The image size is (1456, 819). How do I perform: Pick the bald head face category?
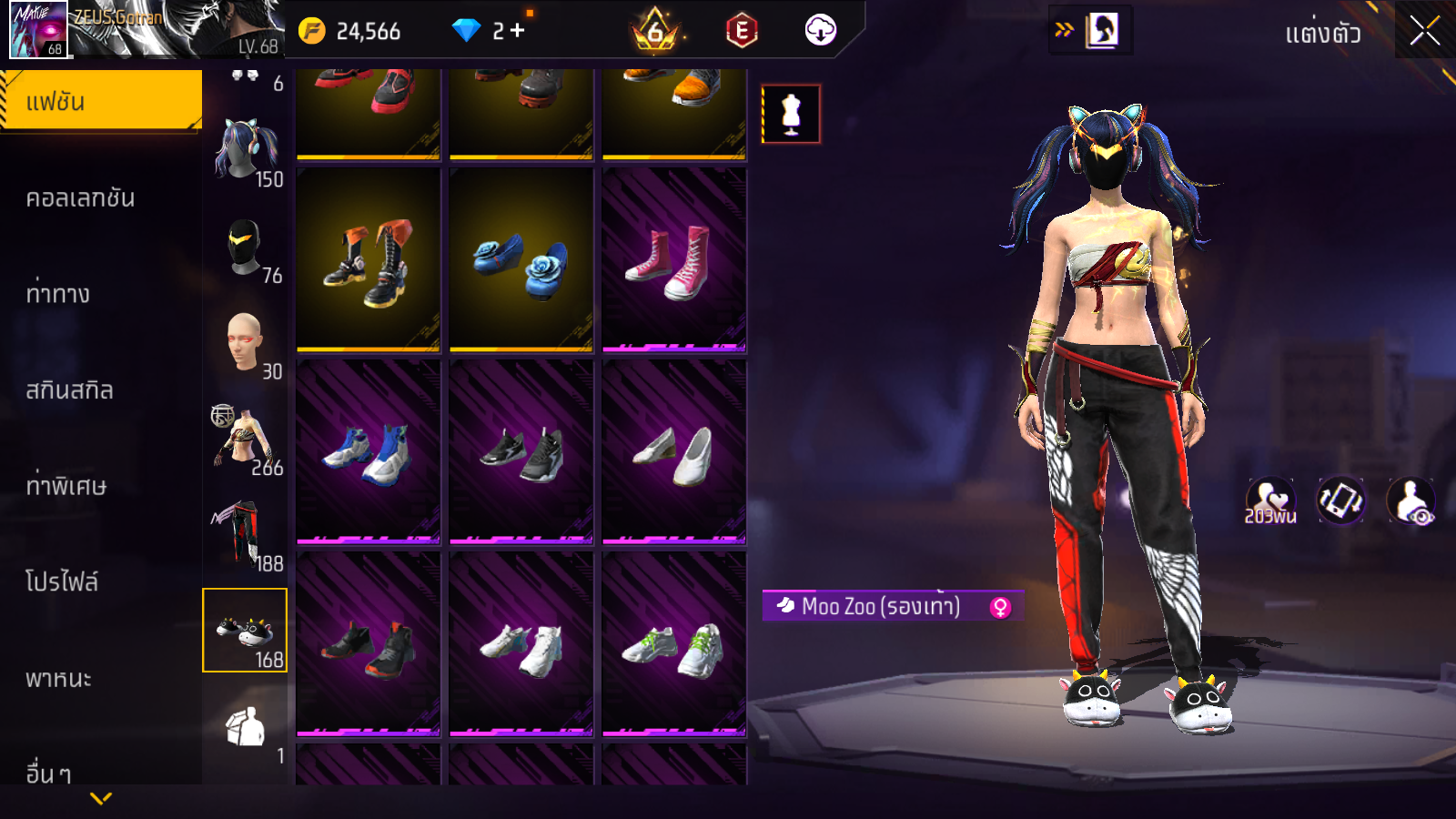(x=245, y=343)
